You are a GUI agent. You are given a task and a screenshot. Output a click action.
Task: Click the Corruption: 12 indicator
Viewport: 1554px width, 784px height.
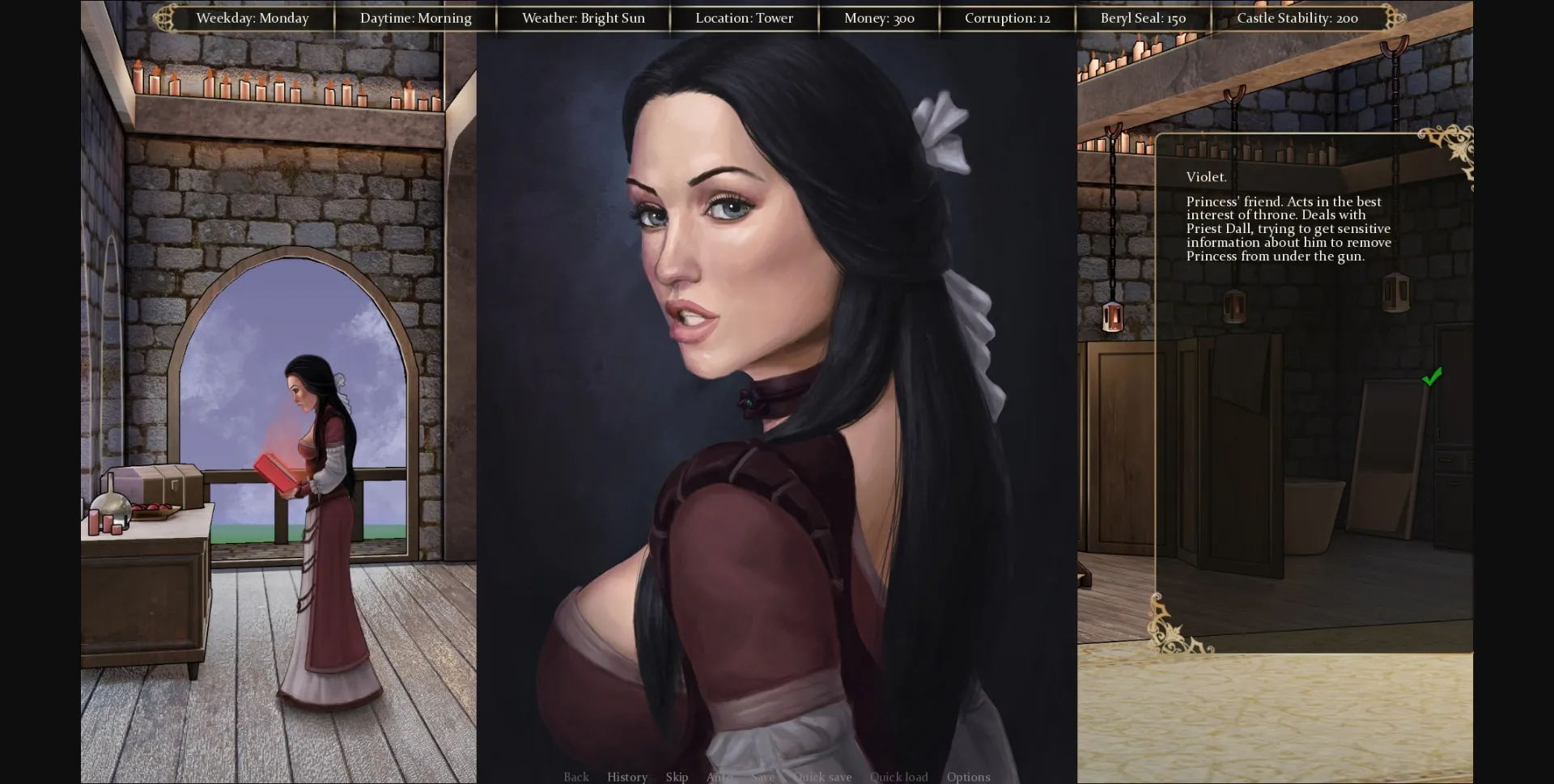1006,18
